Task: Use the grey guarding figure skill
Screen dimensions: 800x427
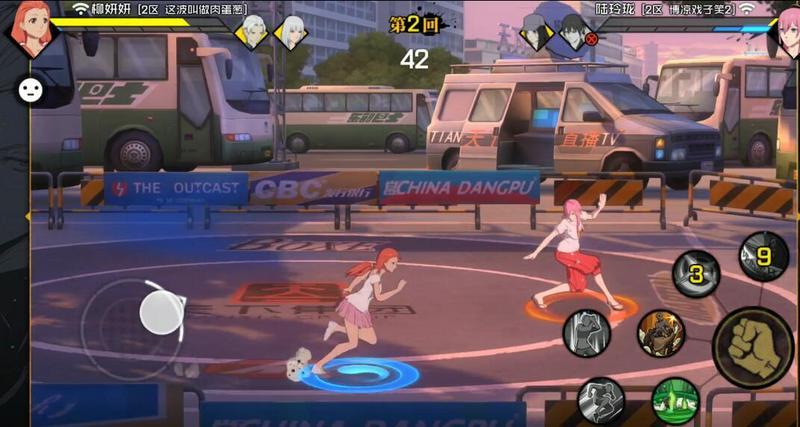Action: pos(587,333)
